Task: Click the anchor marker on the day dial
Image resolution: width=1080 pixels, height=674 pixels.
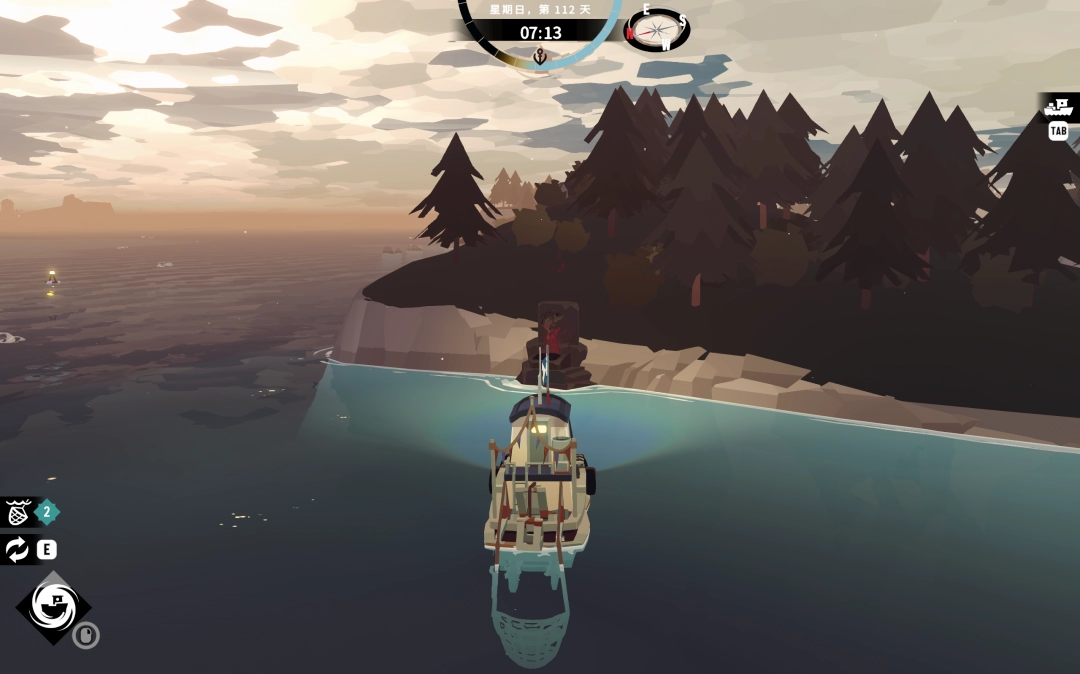Action: [540, 56]
